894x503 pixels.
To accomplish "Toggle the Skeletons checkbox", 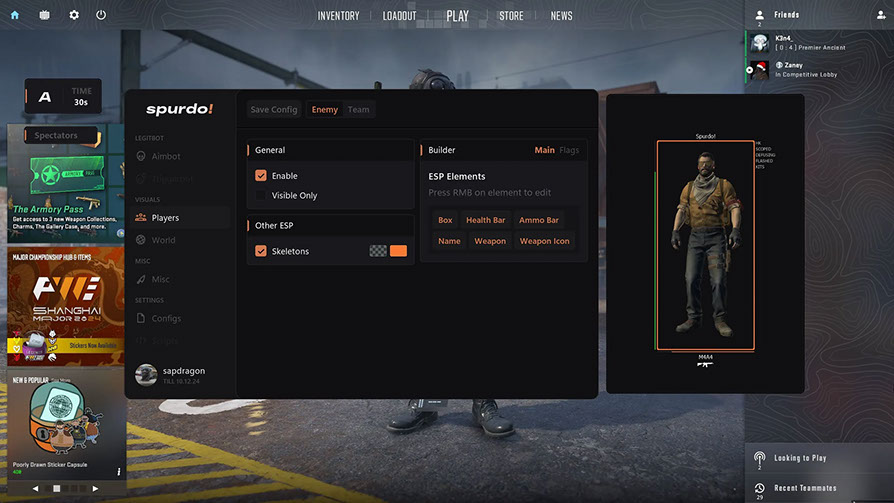I will tap(261, 251).
